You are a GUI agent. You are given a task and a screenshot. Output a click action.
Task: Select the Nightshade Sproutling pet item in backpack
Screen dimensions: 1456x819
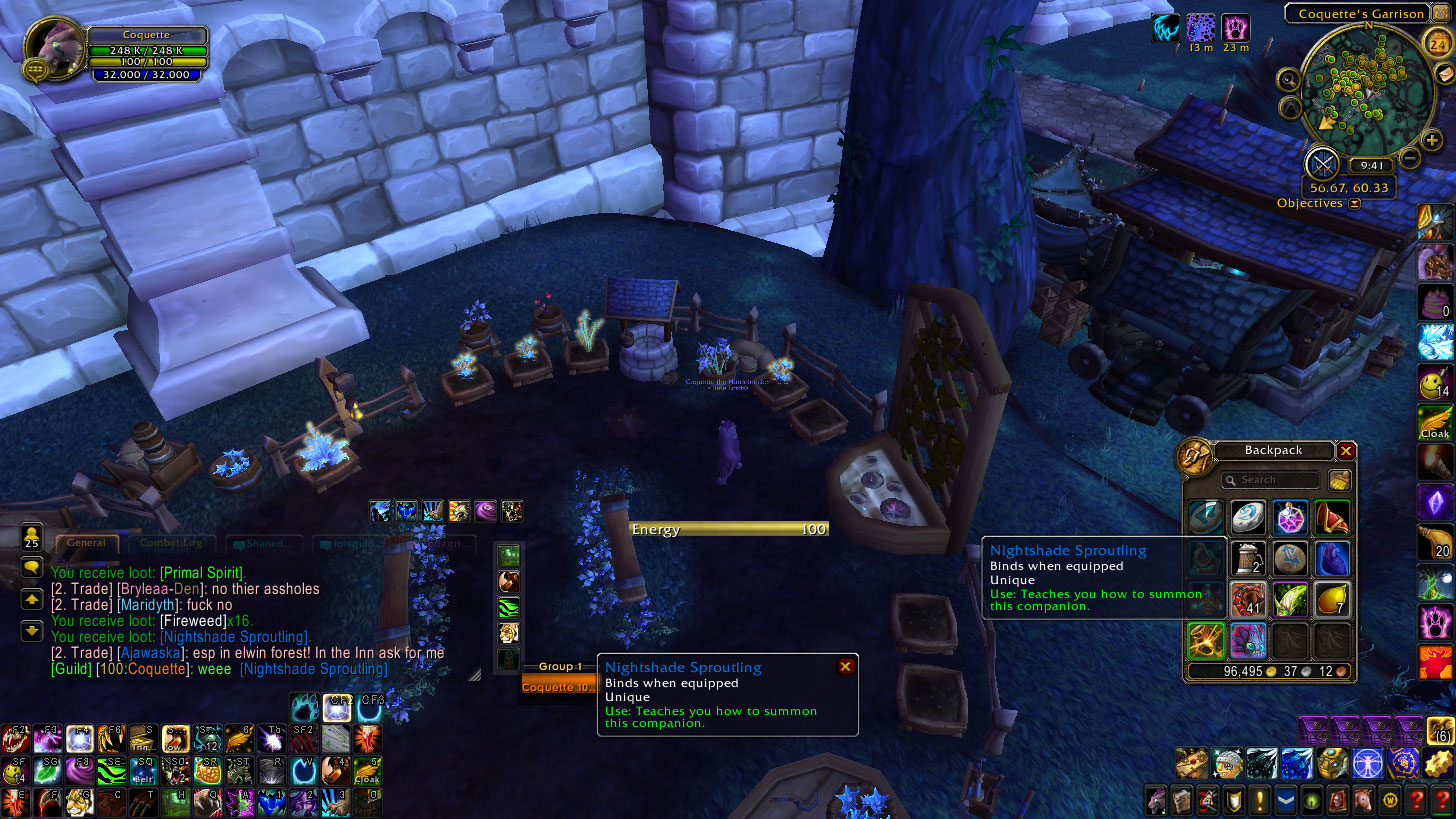click(1248, 640)
